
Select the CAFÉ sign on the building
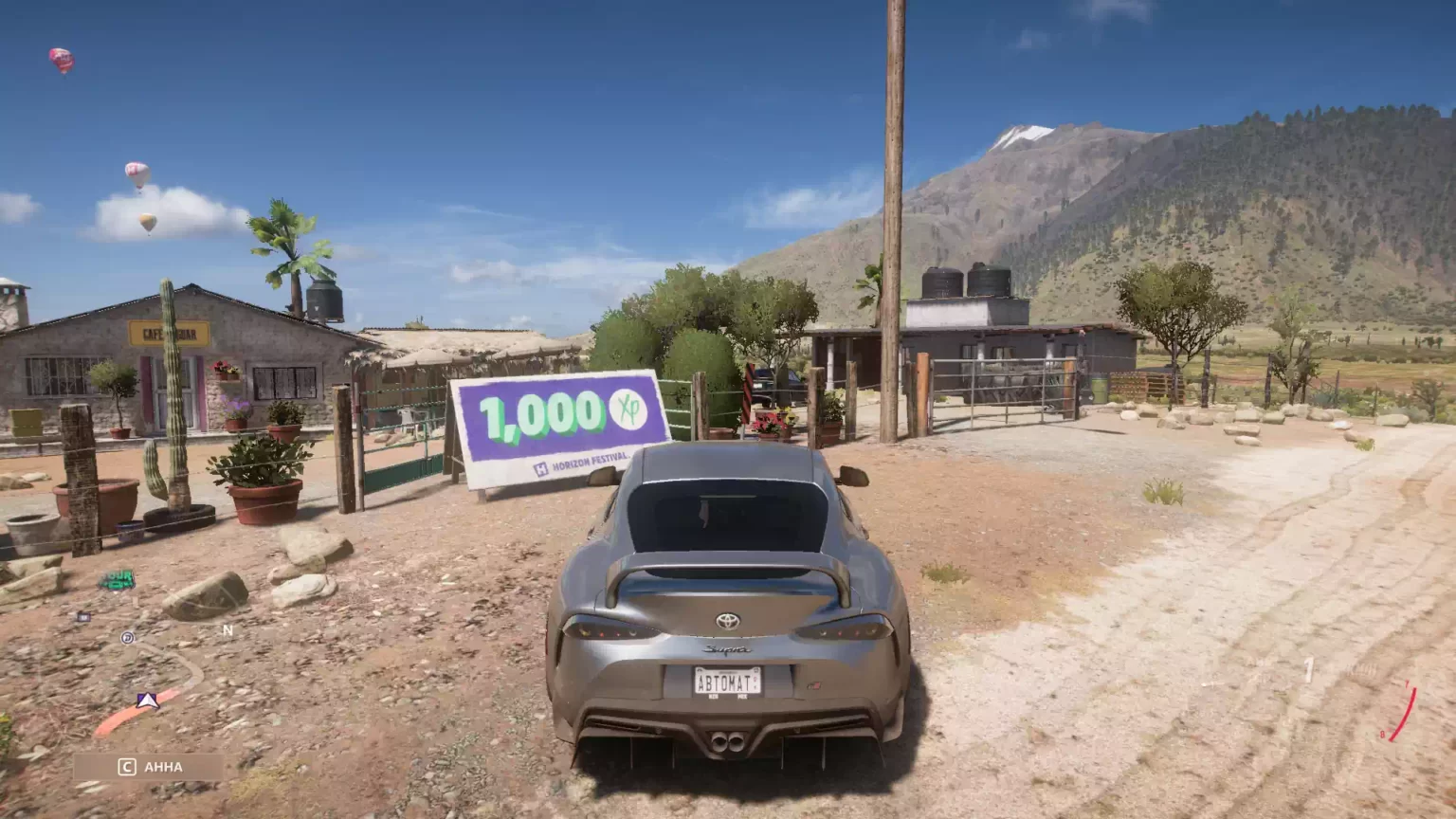[169, 332]
